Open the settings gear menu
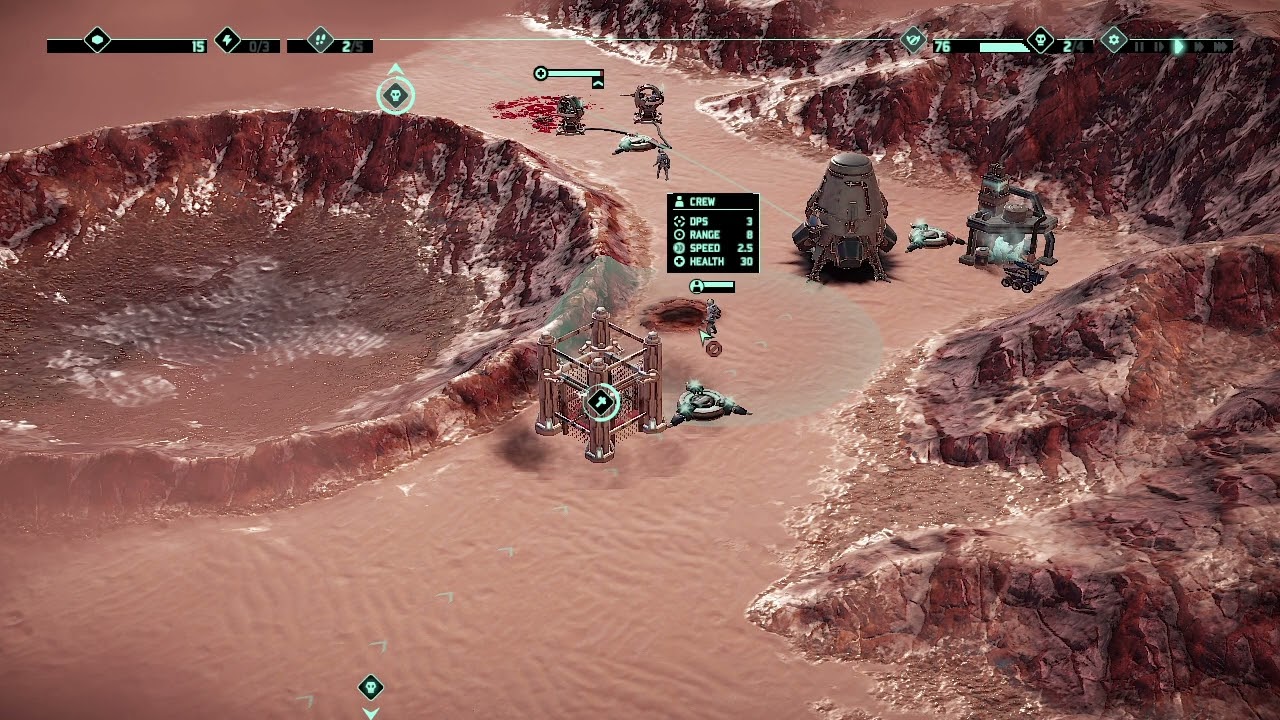 (1114, 41)
